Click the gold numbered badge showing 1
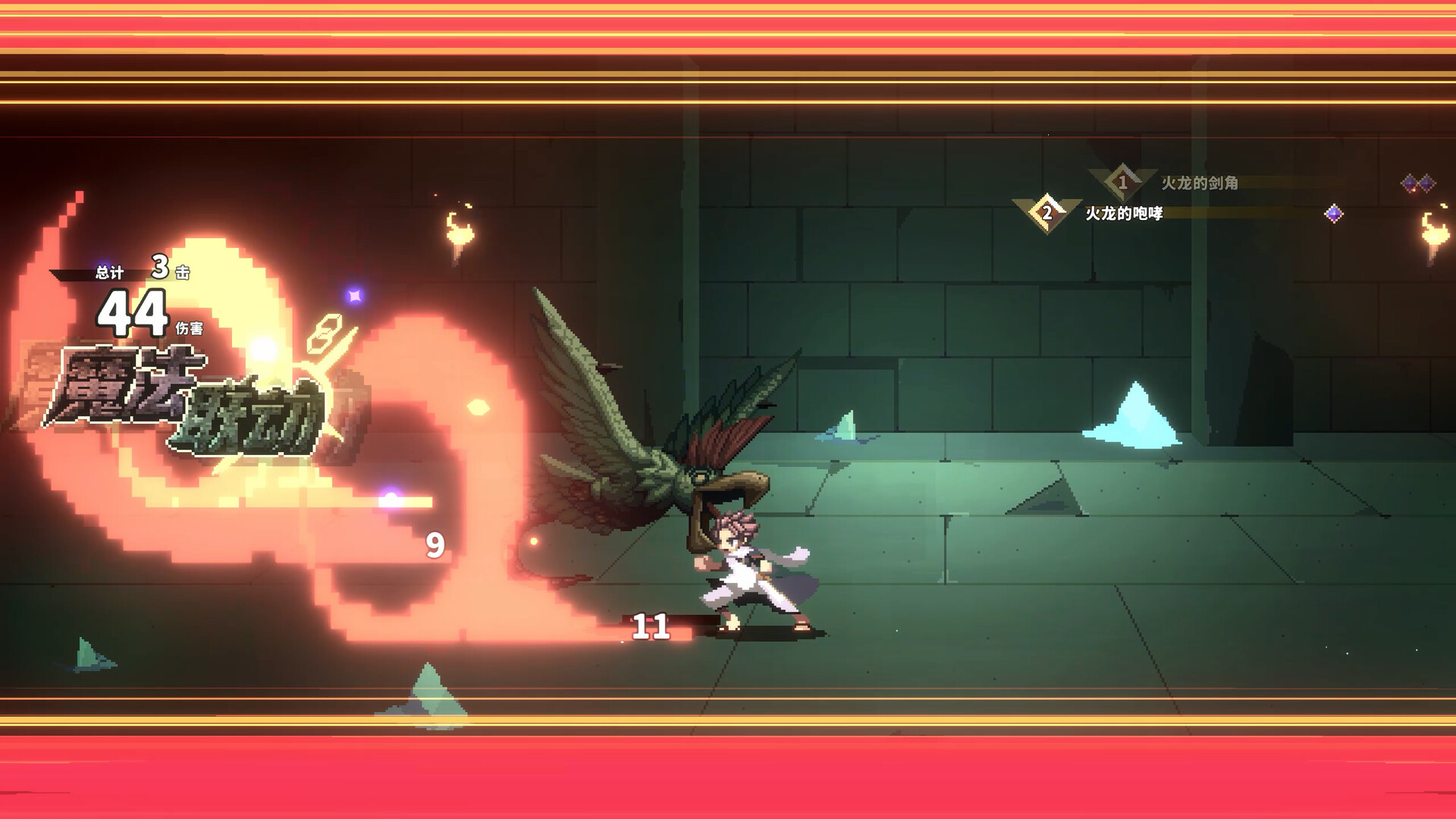1456x819 pixels. 1121,180
